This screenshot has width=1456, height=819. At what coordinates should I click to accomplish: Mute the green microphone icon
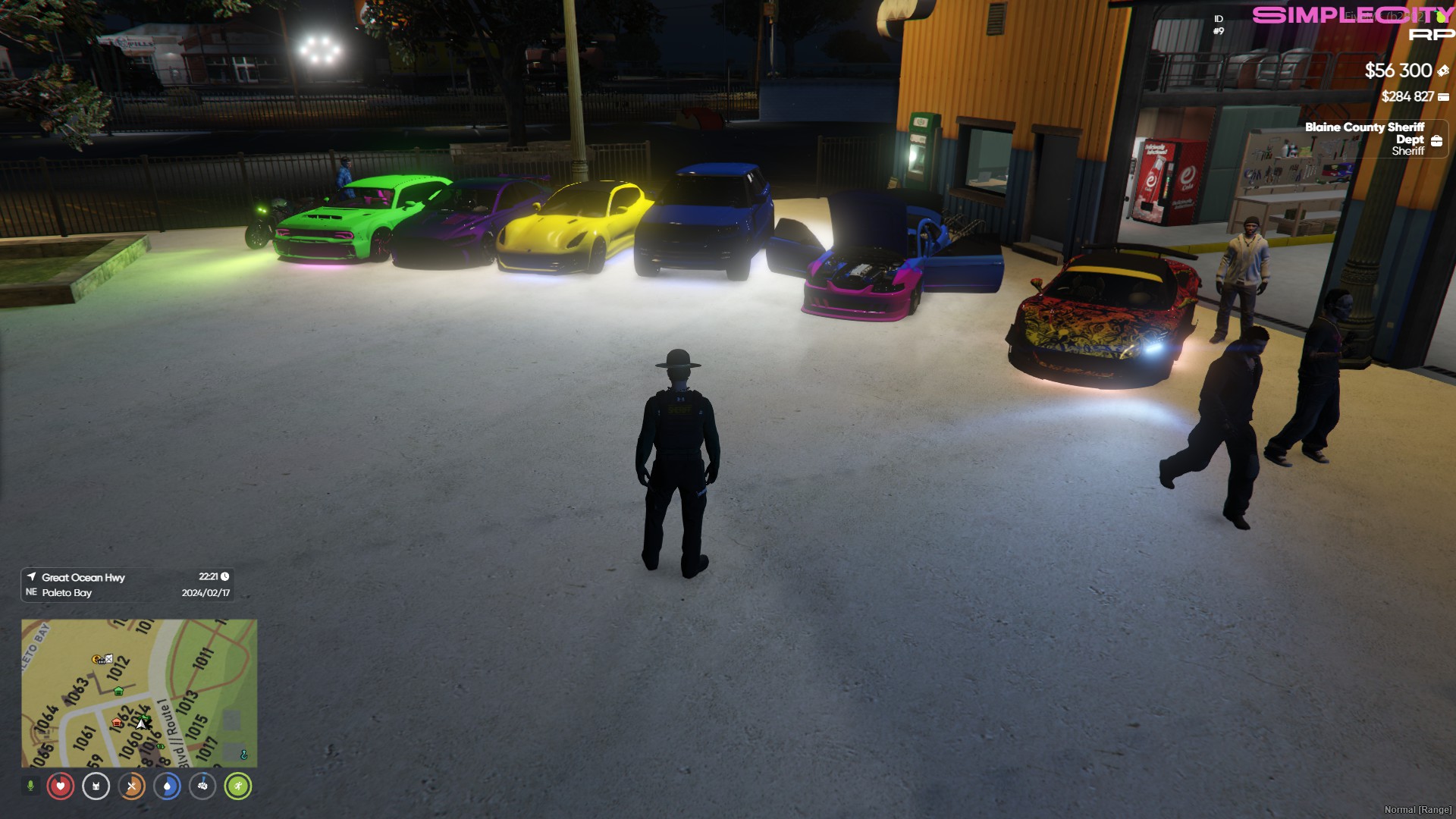point(30,786)
